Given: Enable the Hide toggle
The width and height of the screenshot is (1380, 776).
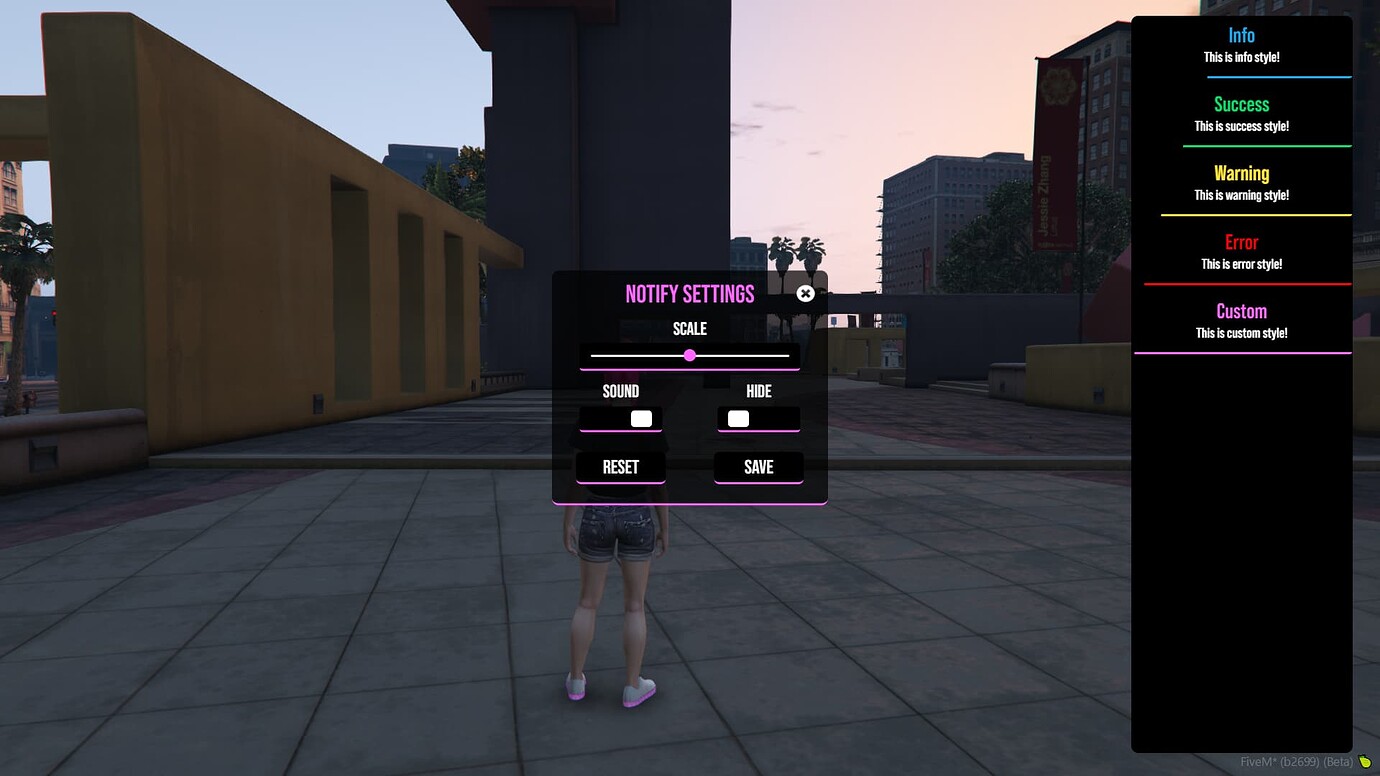Looking at the screenshot, I should 757,418.
